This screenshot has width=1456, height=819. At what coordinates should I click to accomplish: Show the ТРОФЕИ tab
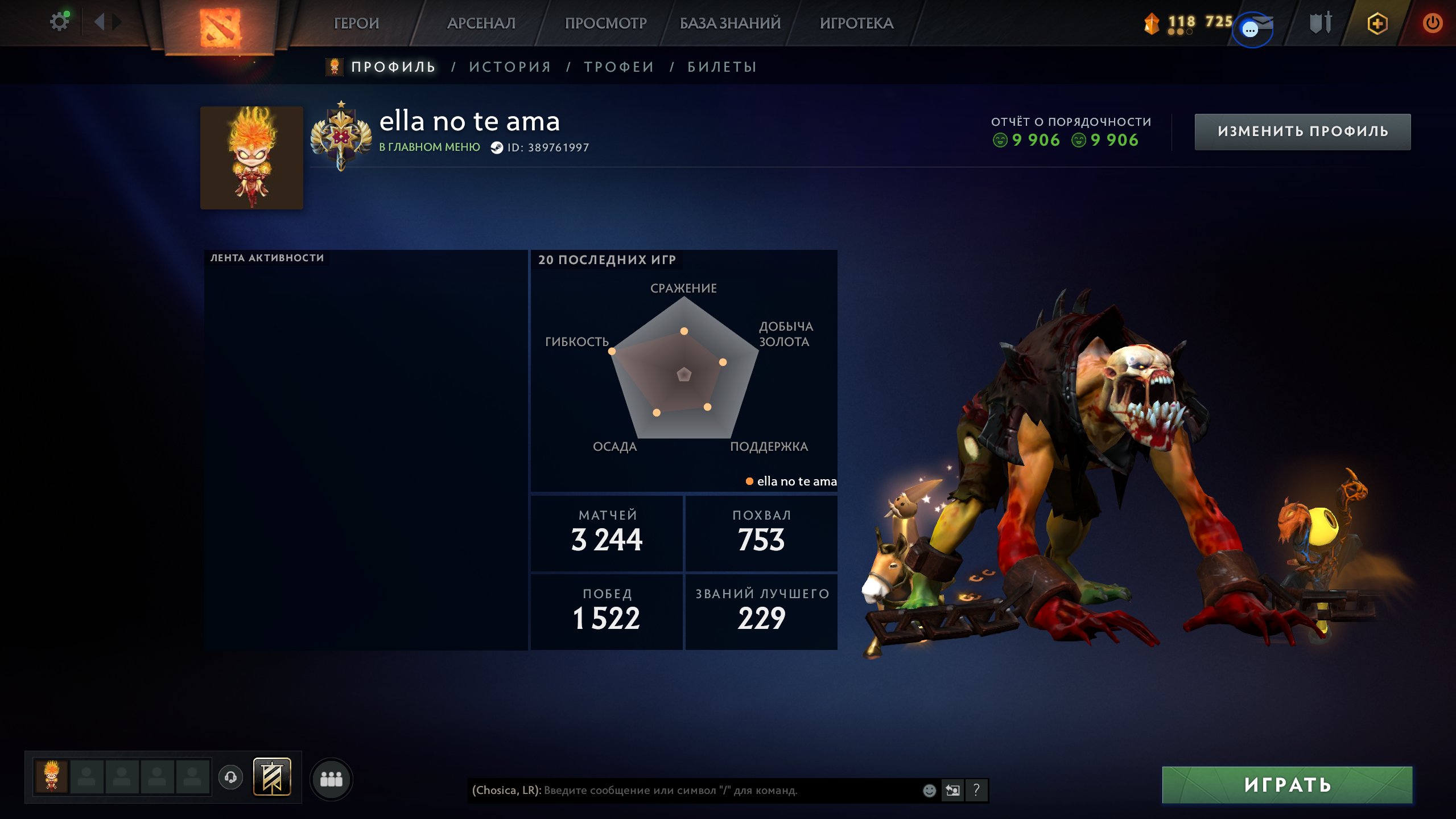(619, 67)
